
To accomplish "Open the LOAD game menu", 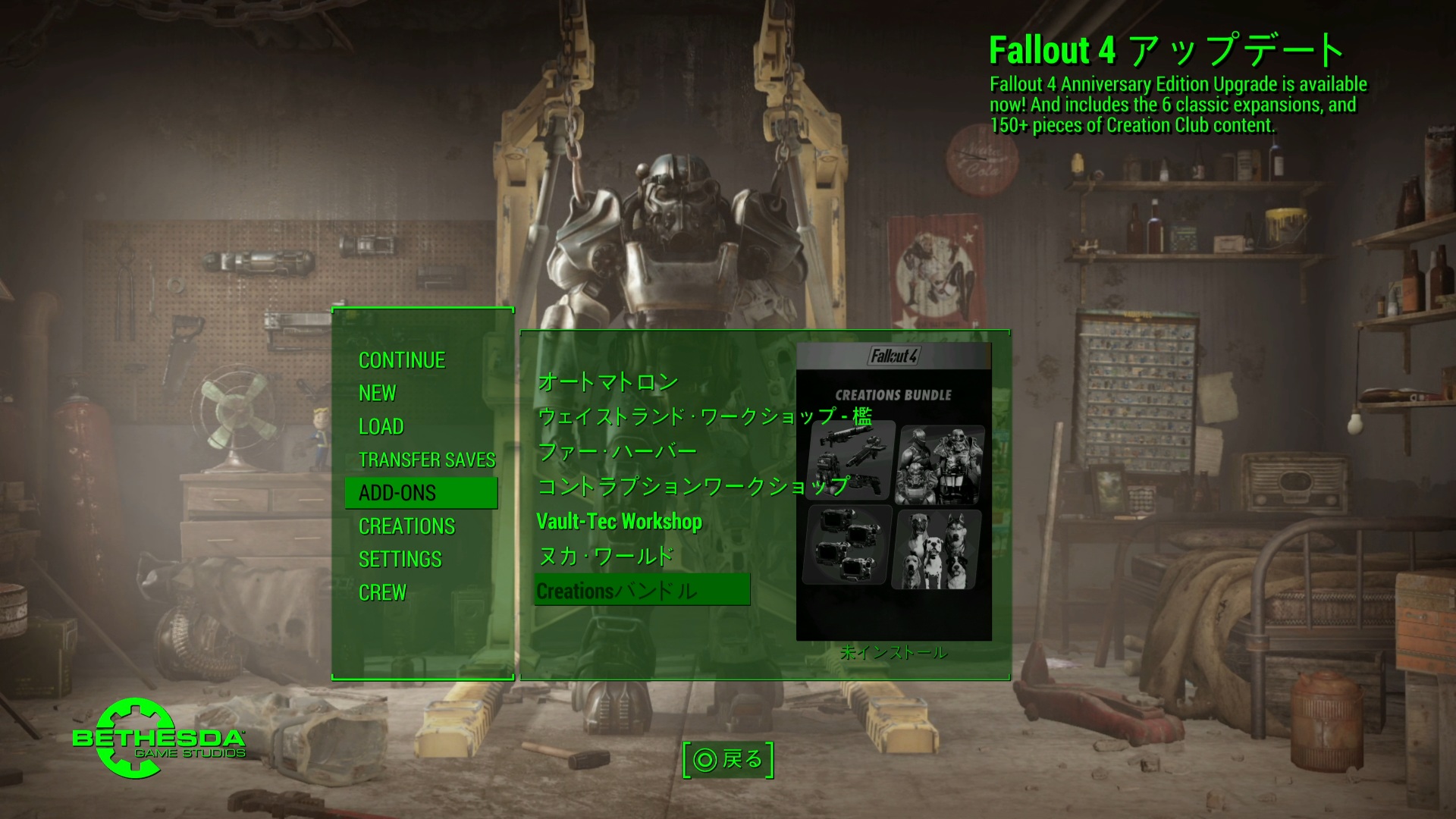I will [x=381, y=426].
